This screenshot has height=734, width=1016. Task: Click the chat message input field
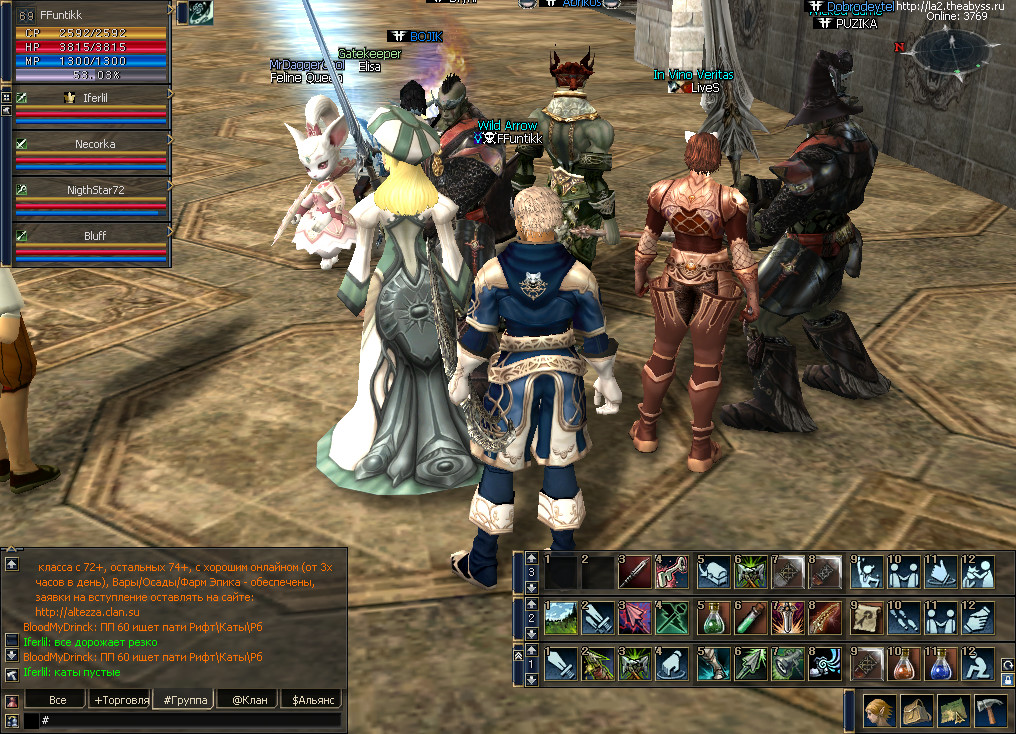[190, 720]
